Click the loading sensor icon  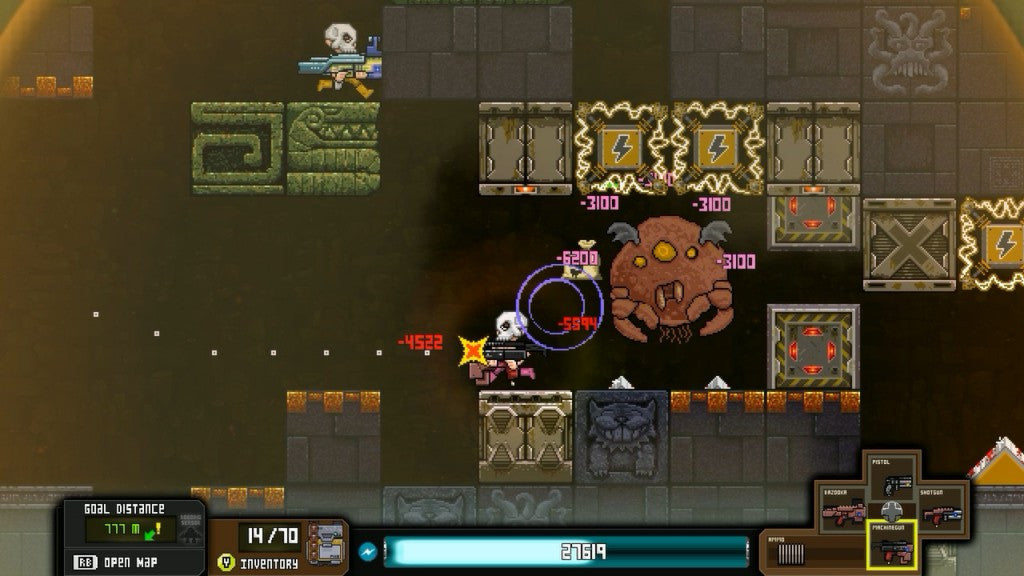pyautogui.click(x=190, y=530)
